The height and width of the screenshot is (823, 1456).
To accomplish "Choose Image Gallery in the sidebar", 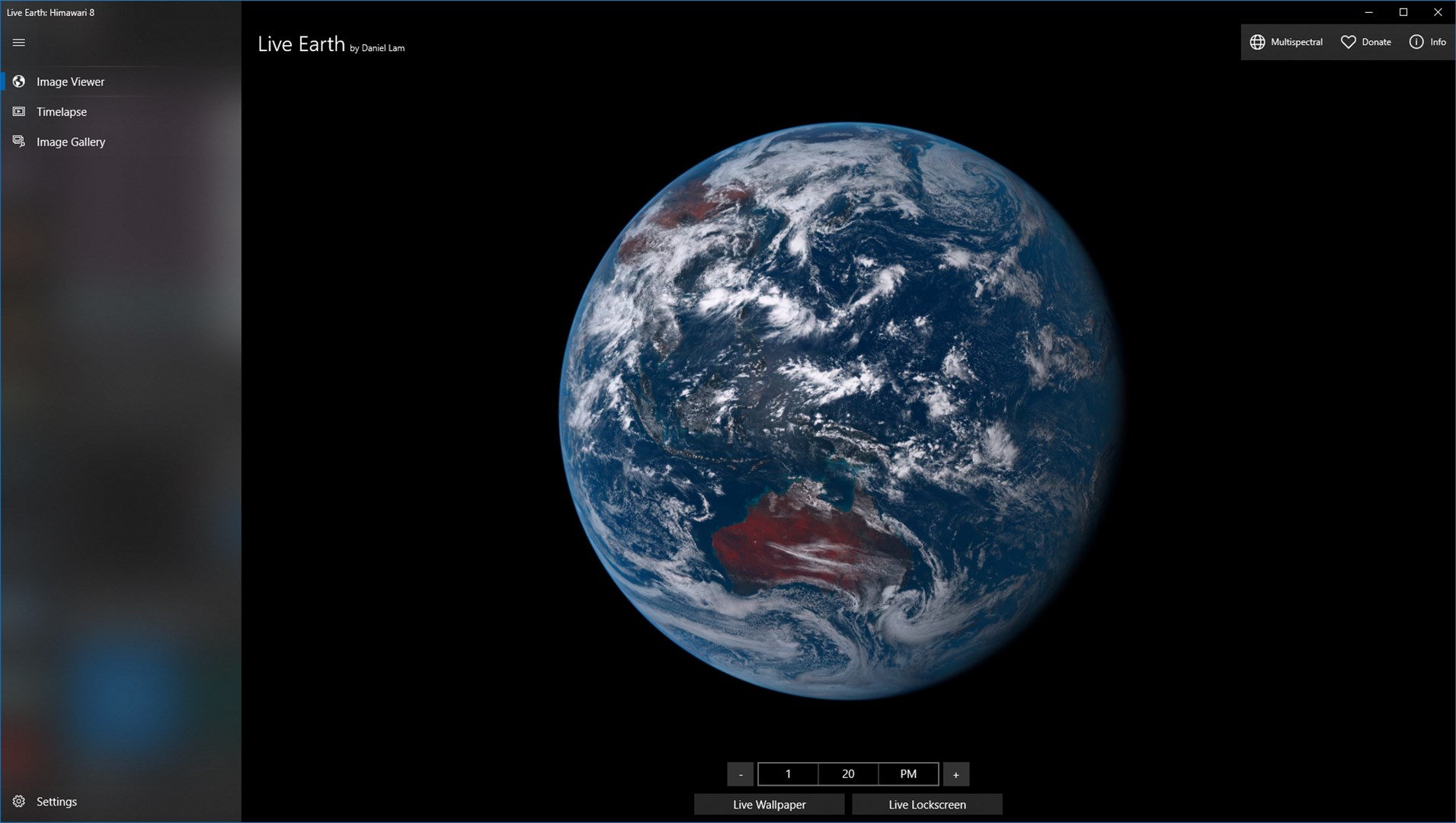I will [x=71, y=142].
